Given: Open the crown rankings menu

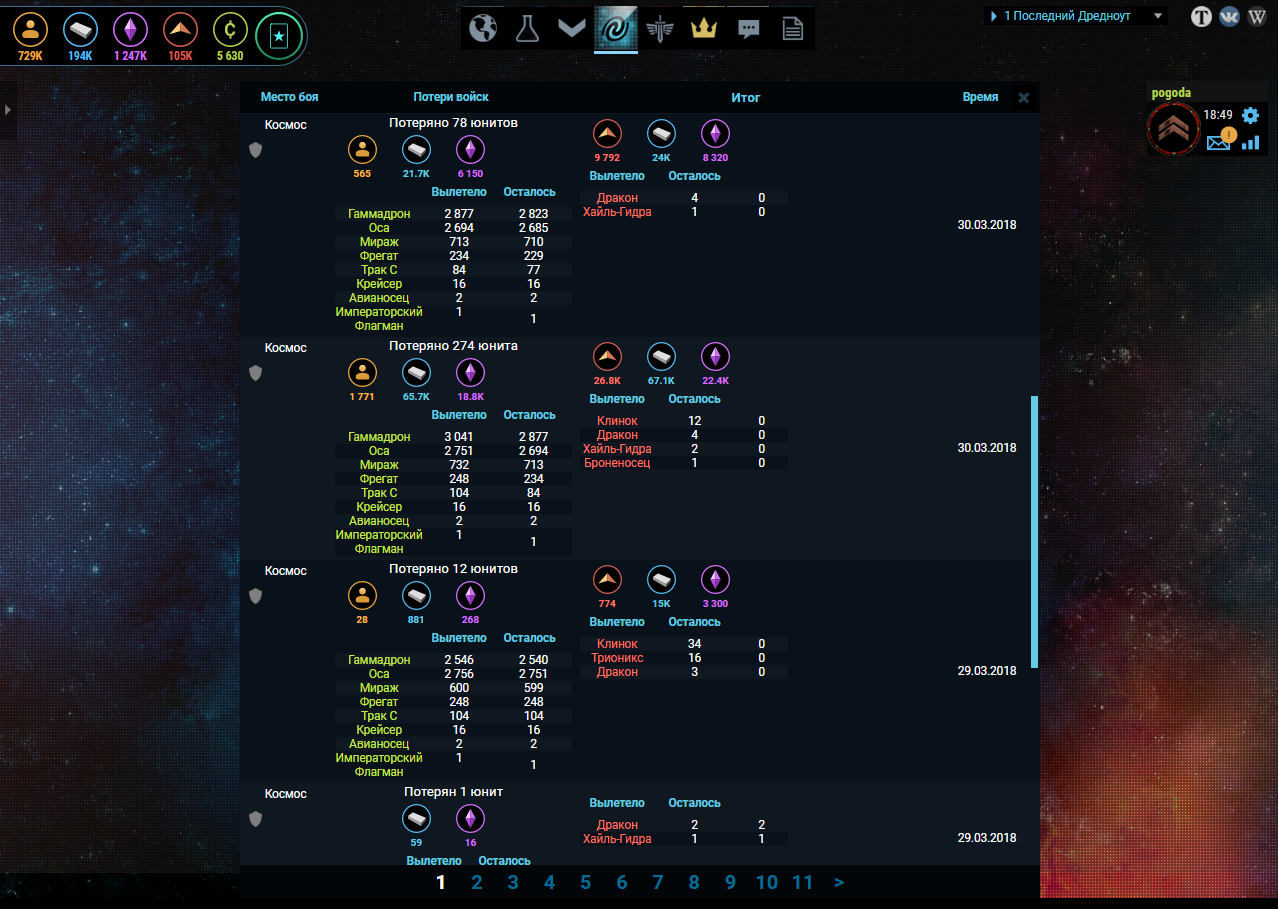Looking at the screenshot, I should click(705, 29).
